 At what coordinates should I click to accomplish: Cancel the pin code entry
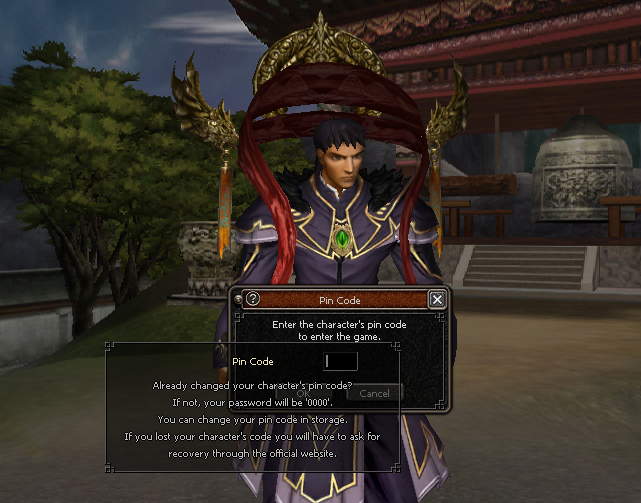tap(374, 393)
